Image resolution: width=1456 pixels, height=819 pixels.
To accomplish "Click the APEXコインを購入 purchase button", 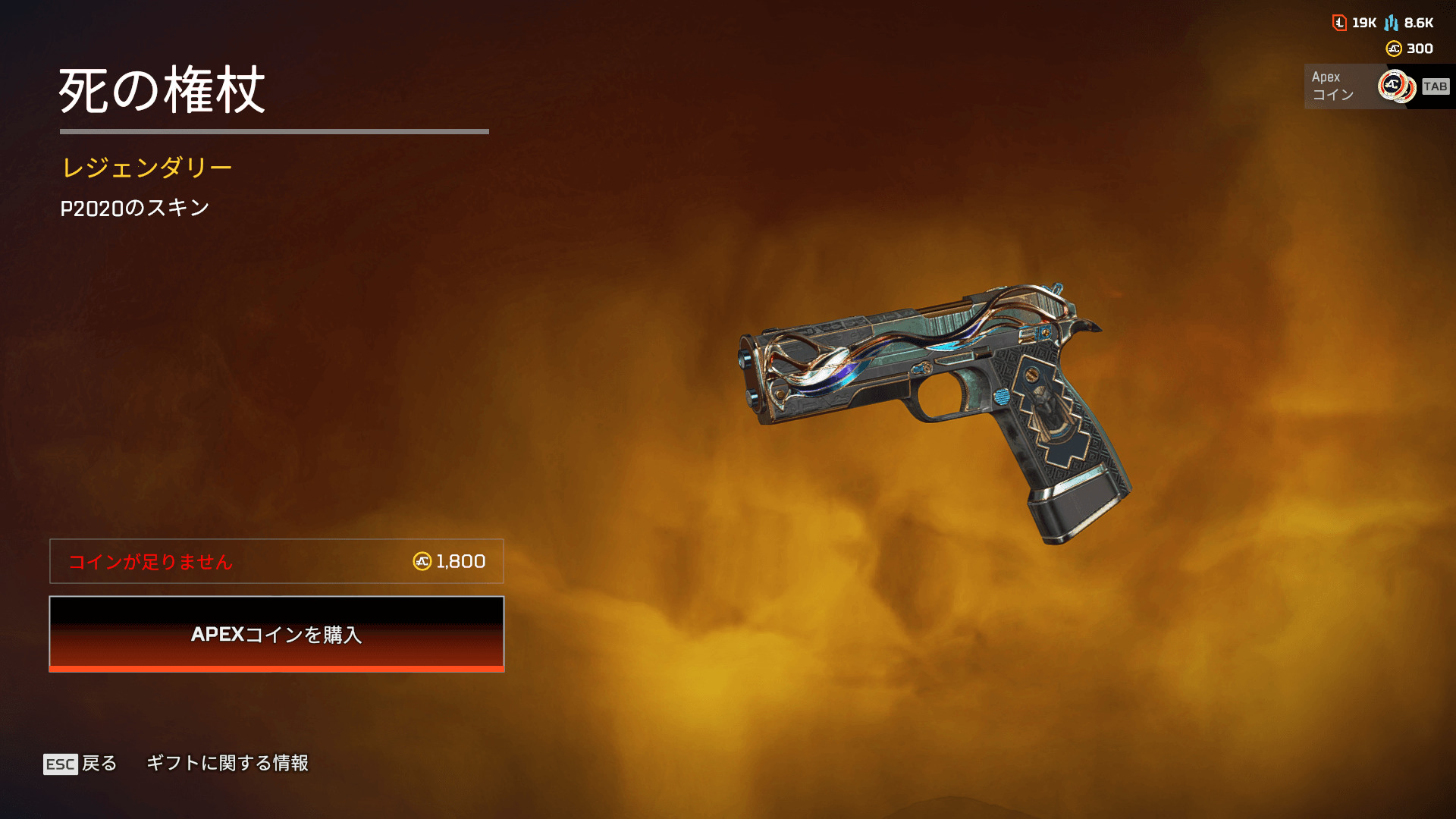I will pyautogui.click(x=277, y=634).
